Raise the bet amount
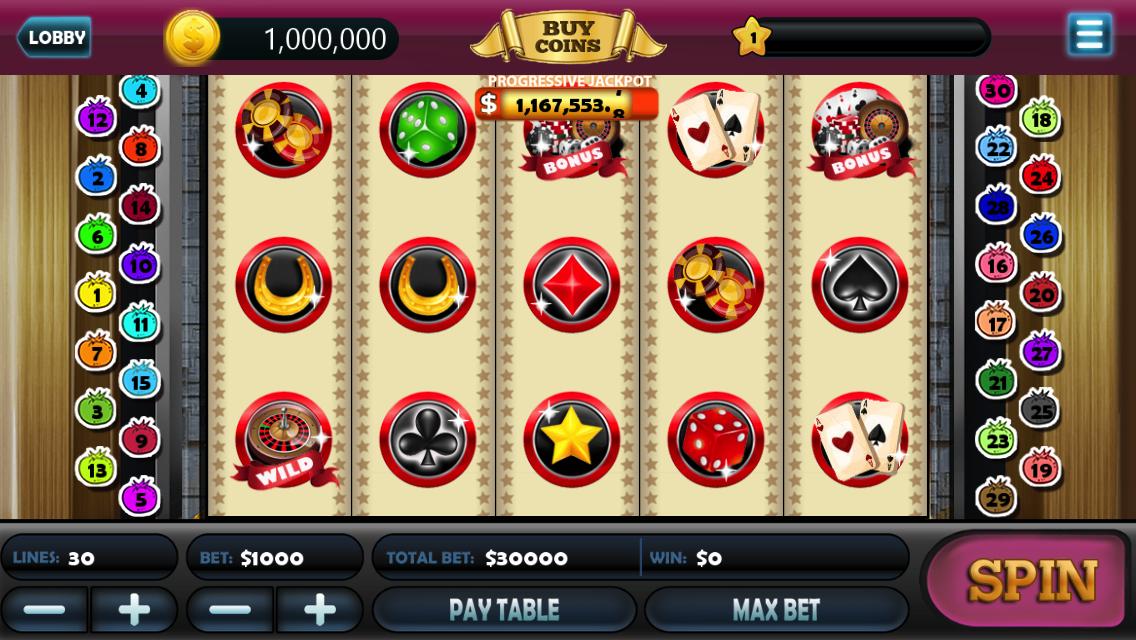The width and height of the screenshot is (1136, 640). [x=320, y=609]
